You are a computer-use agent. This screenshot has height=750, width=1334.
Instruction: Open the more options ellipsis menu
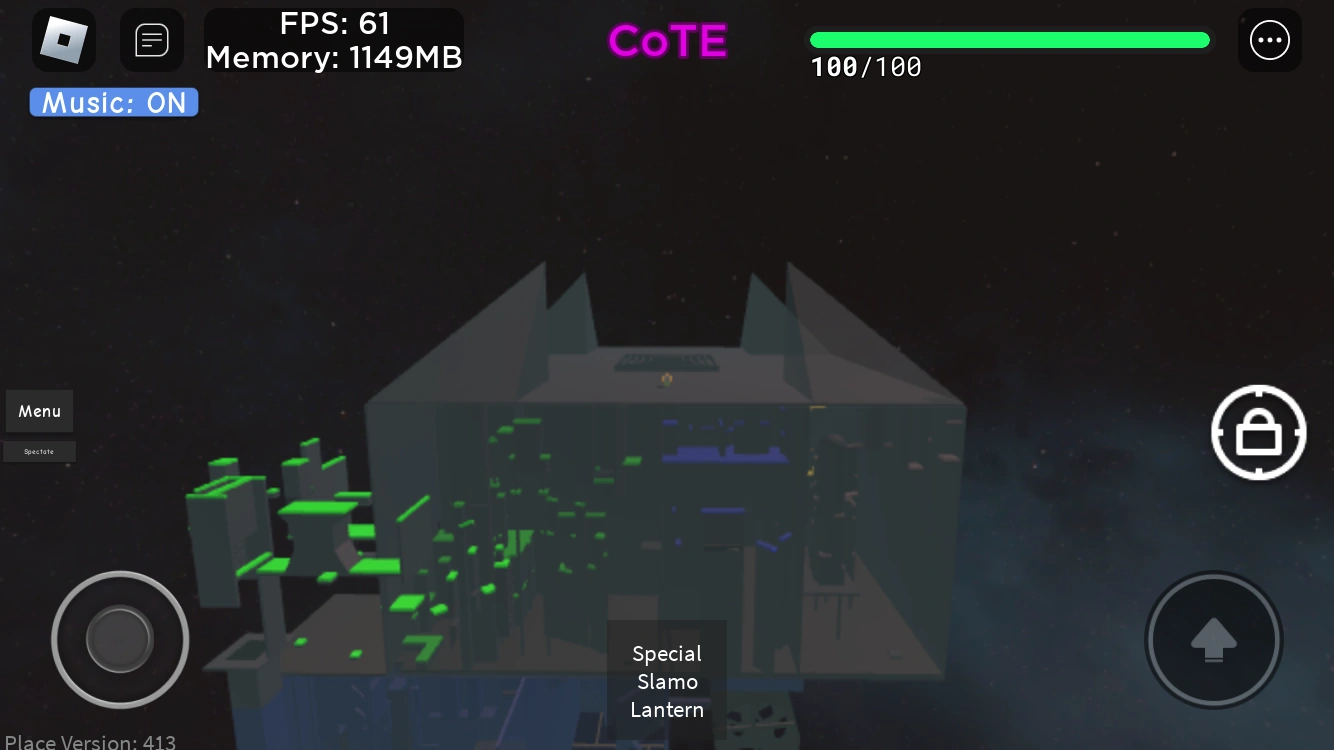pyautogui.click(x=1270, y=40)
